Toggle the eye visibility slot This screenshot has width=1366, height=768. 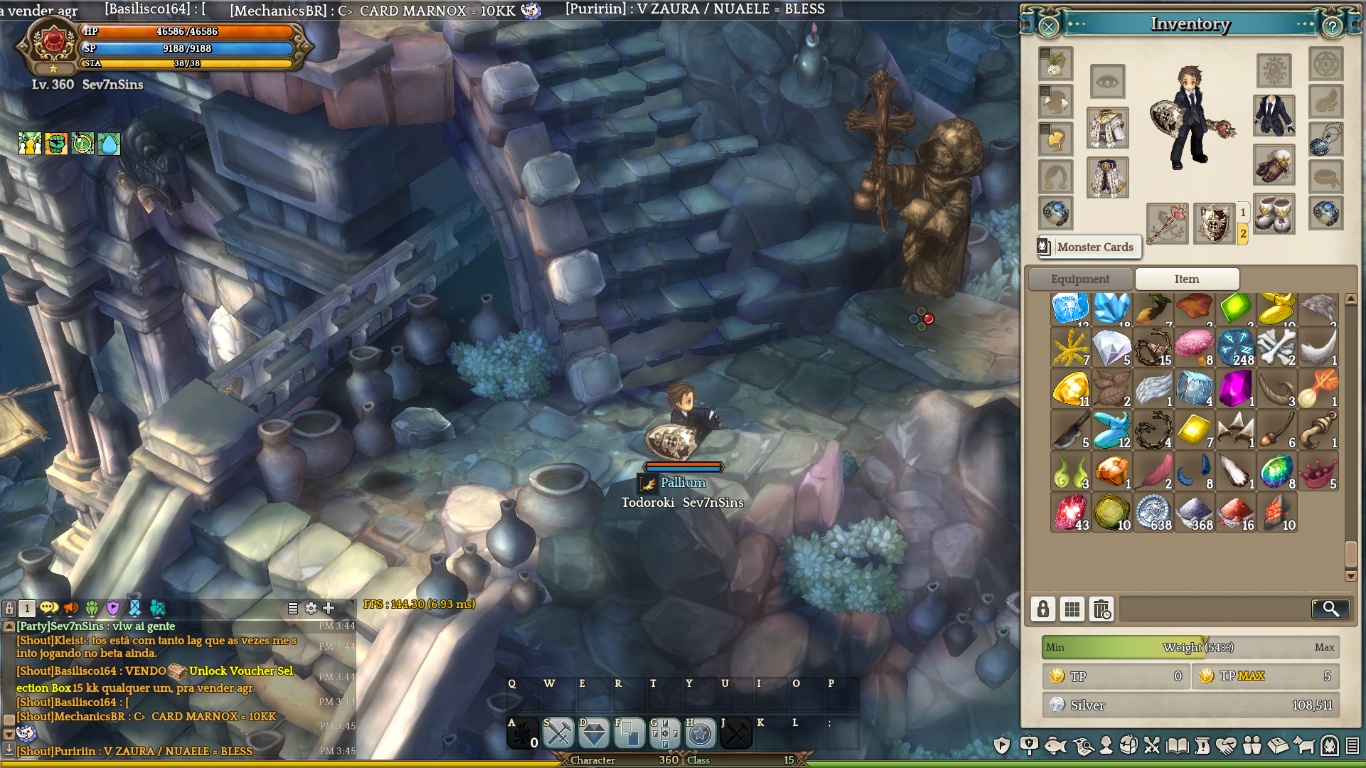click(x=1107, y=81)
